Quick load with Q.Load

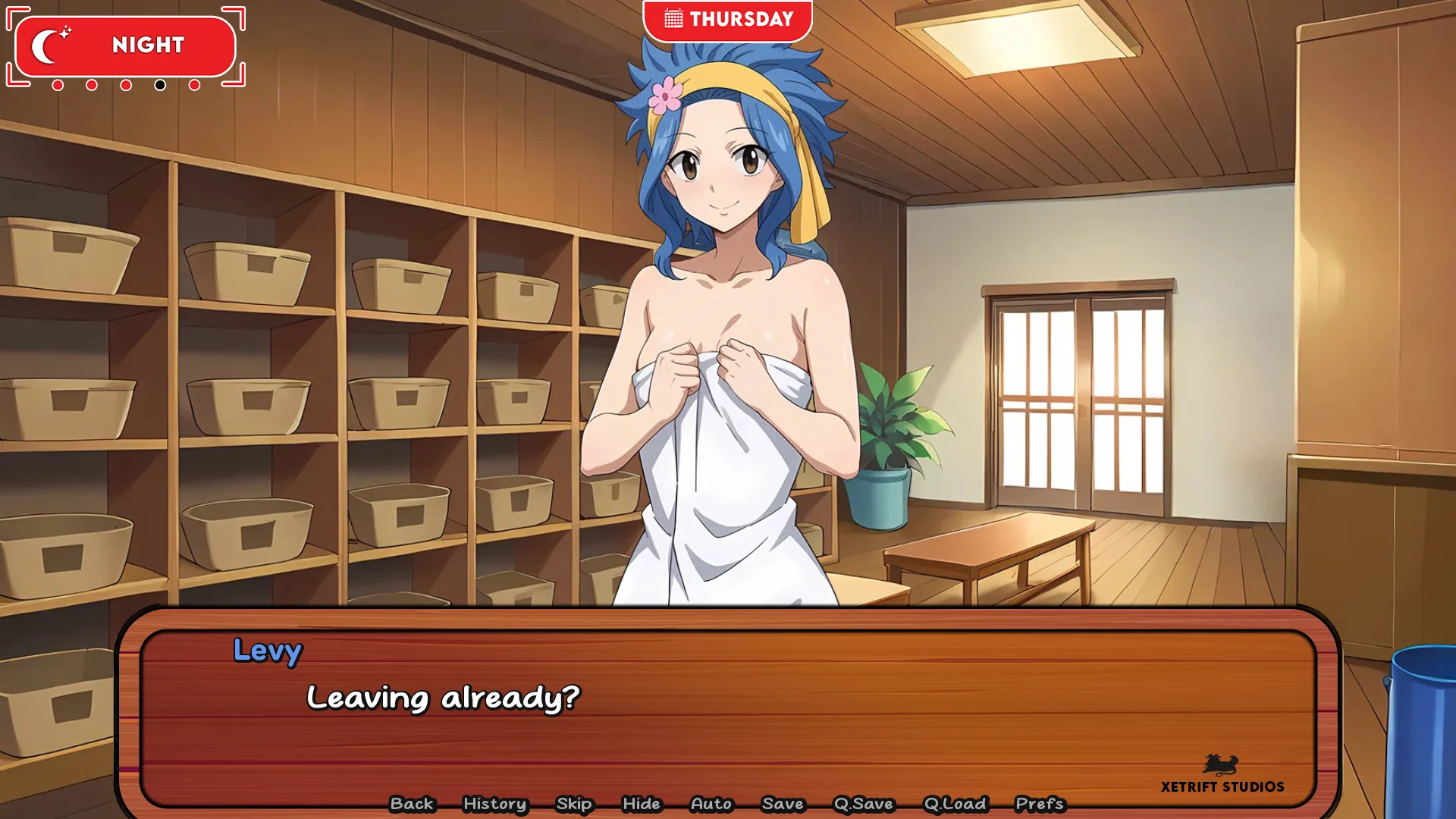click(955, 804)
